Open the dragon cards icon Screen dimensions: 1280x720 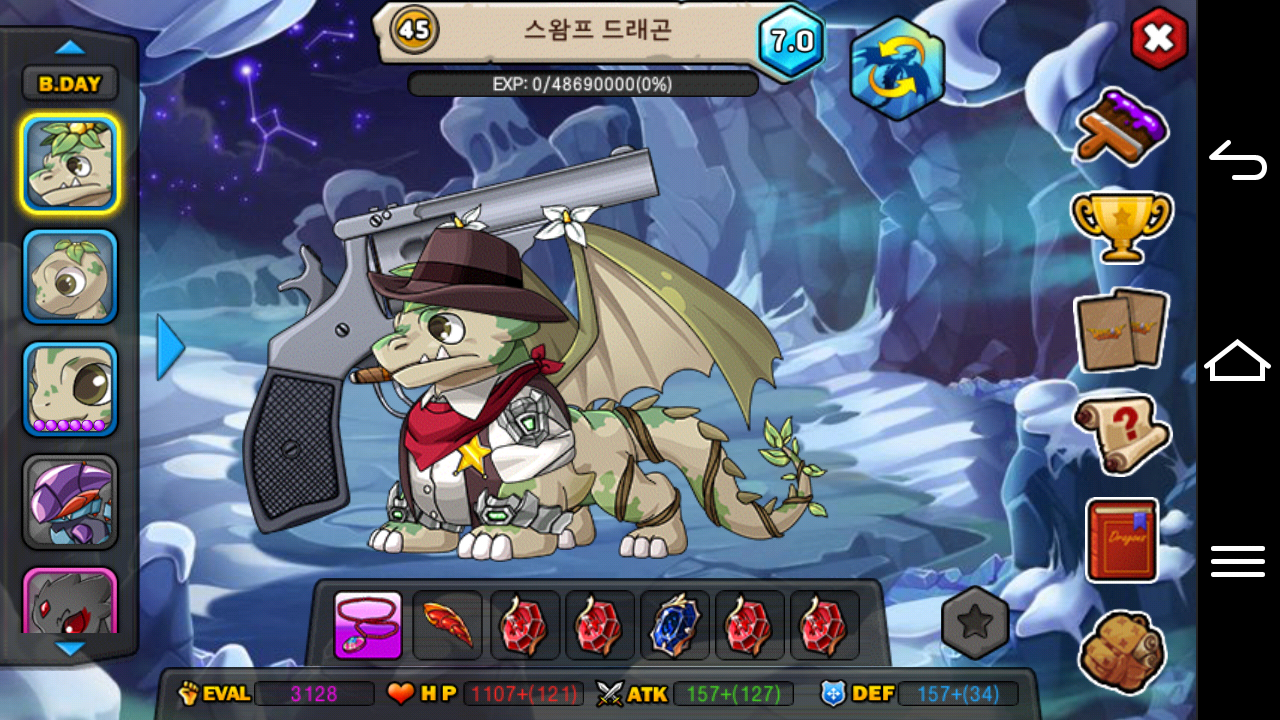point(1121,330)
